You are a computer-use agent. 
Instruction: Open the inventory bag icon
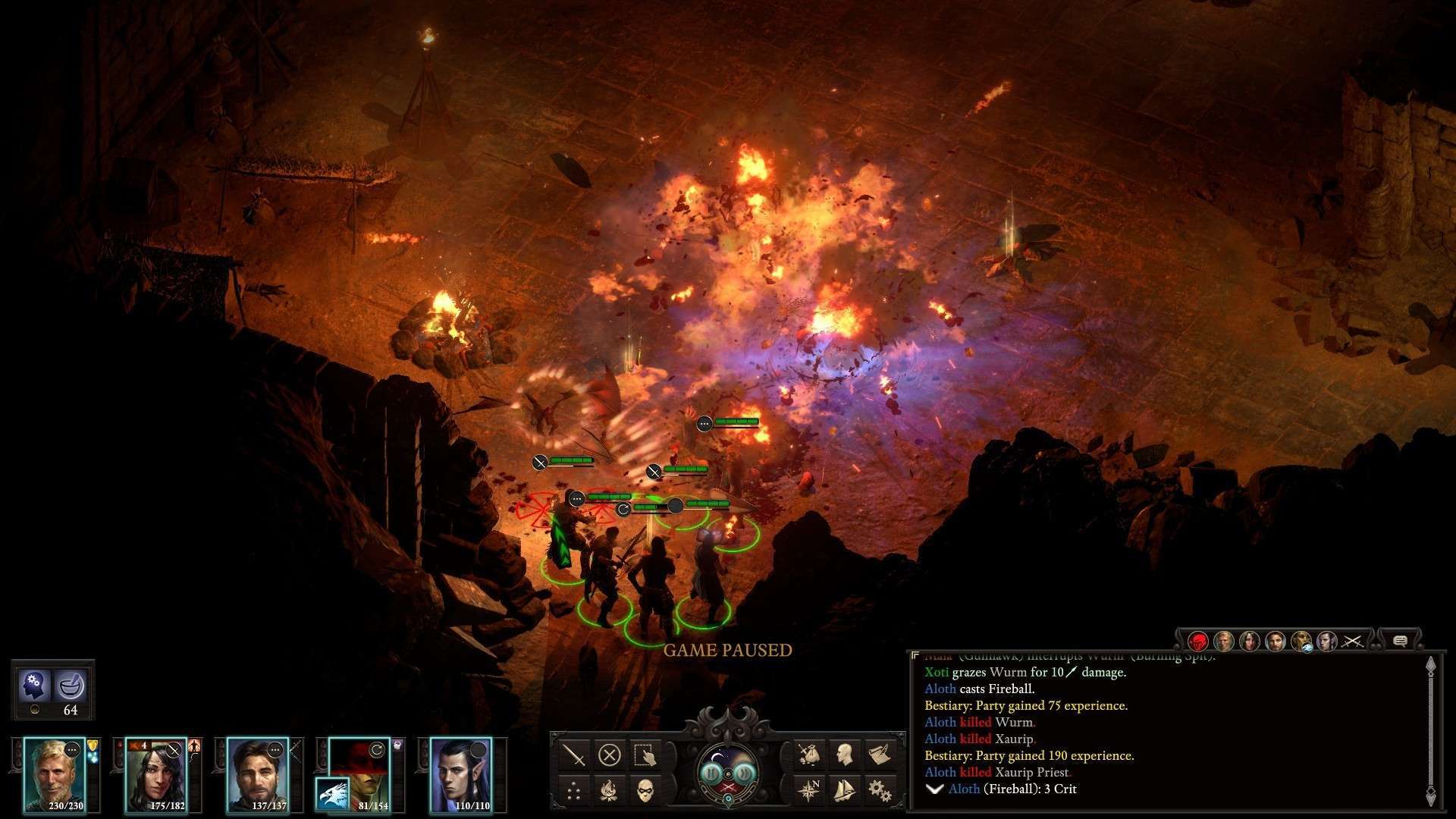pyautogui.click(x=808, y=755)
